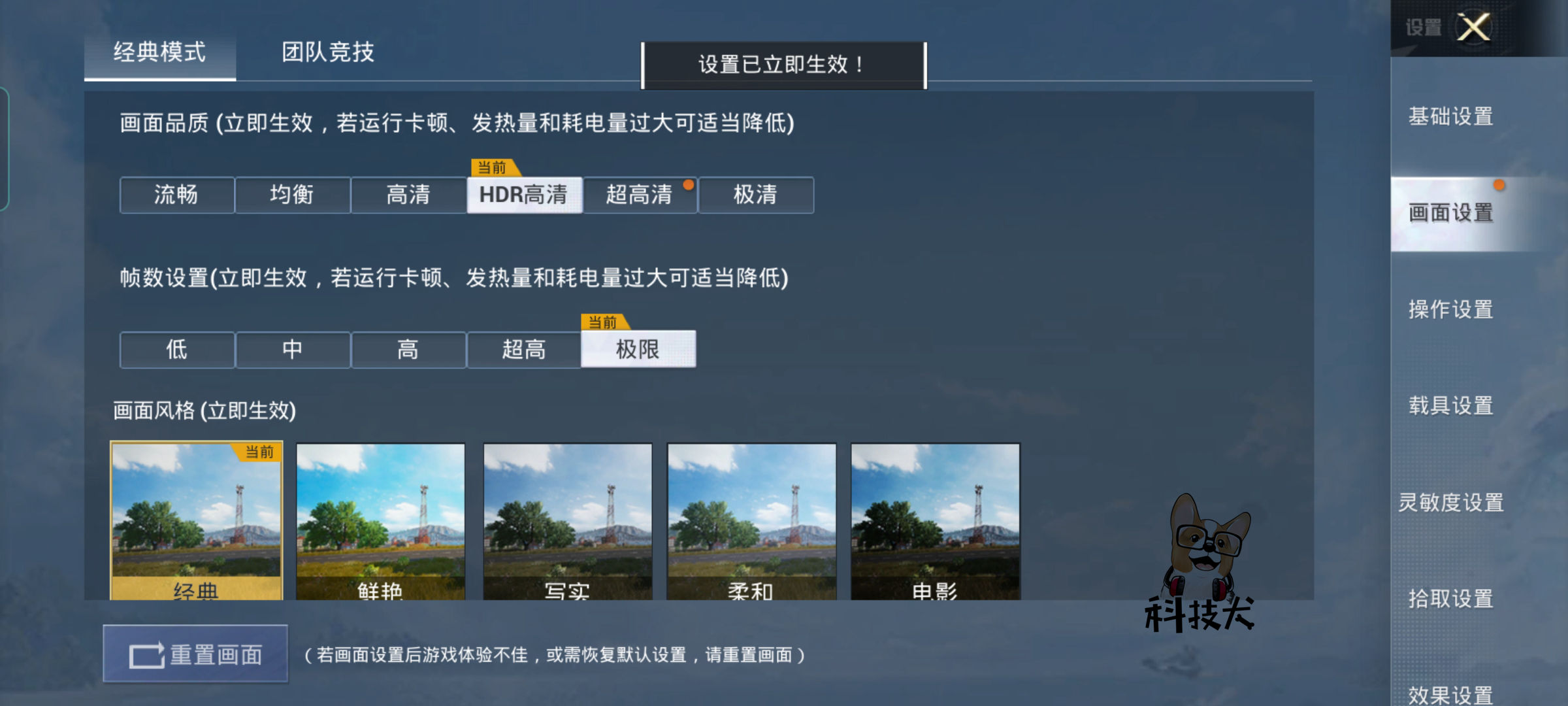Viewport: 1568px width, 706px height.
Task: Open 基础设置 in the sidebar
Action: 1450,116
